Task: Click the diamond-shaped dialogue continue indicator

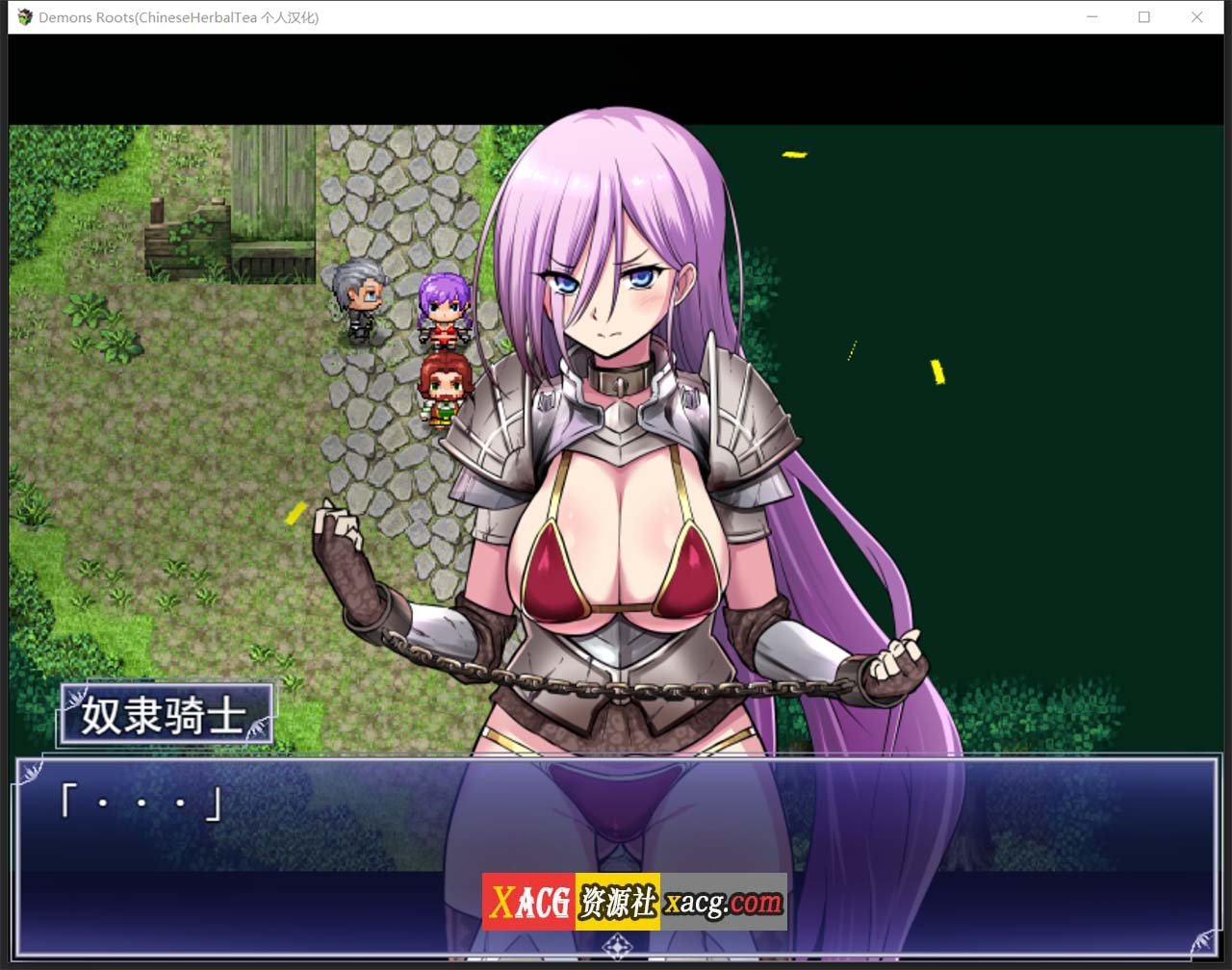Action: coord(616,947)
